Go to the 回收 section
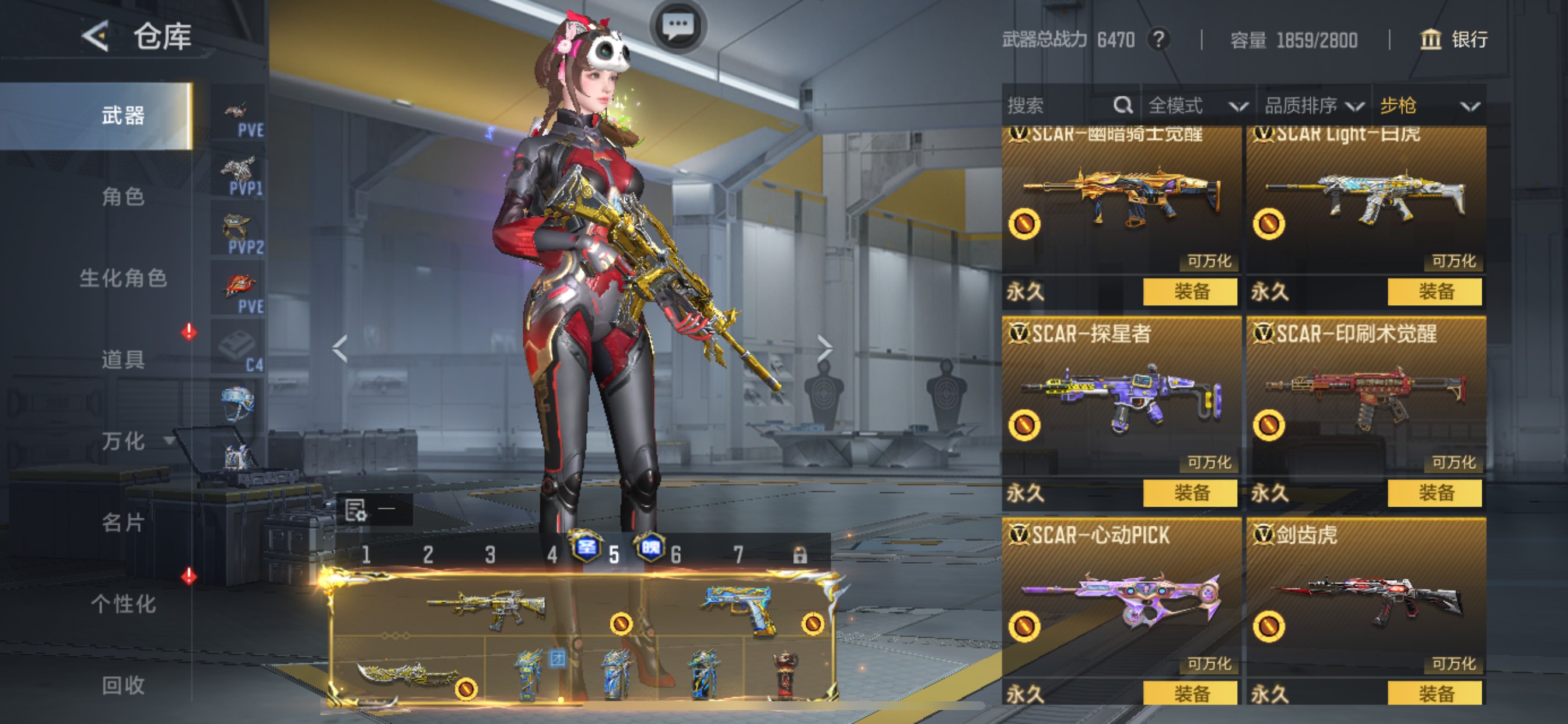This screenshot has height=724, width=1568. [123, 685]
